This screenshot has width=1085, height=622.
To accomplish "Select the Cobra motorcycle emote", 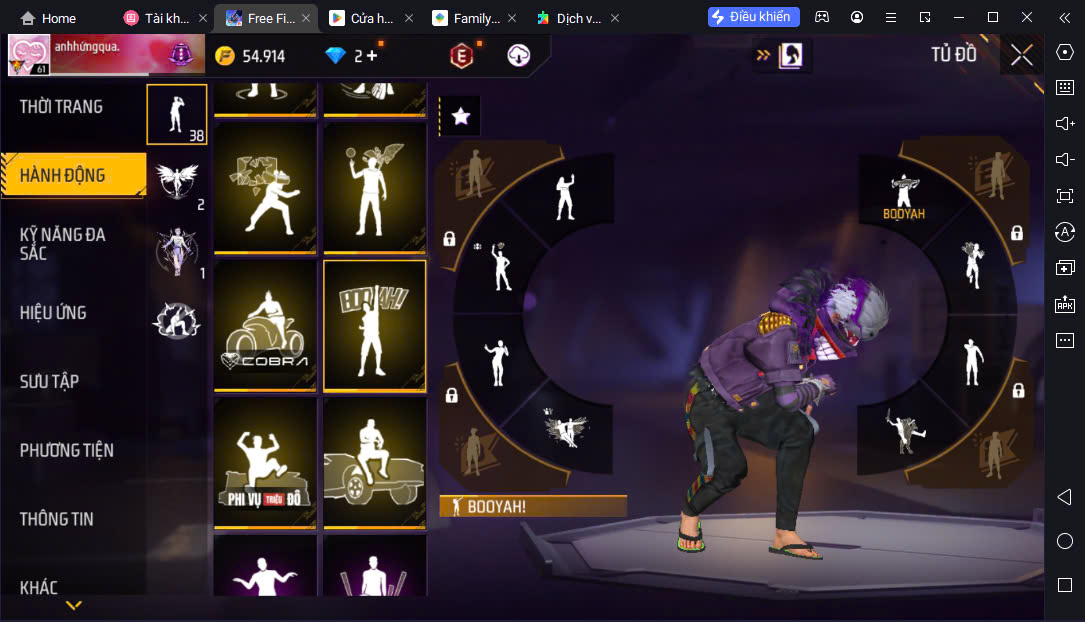I will pos(265,325).
